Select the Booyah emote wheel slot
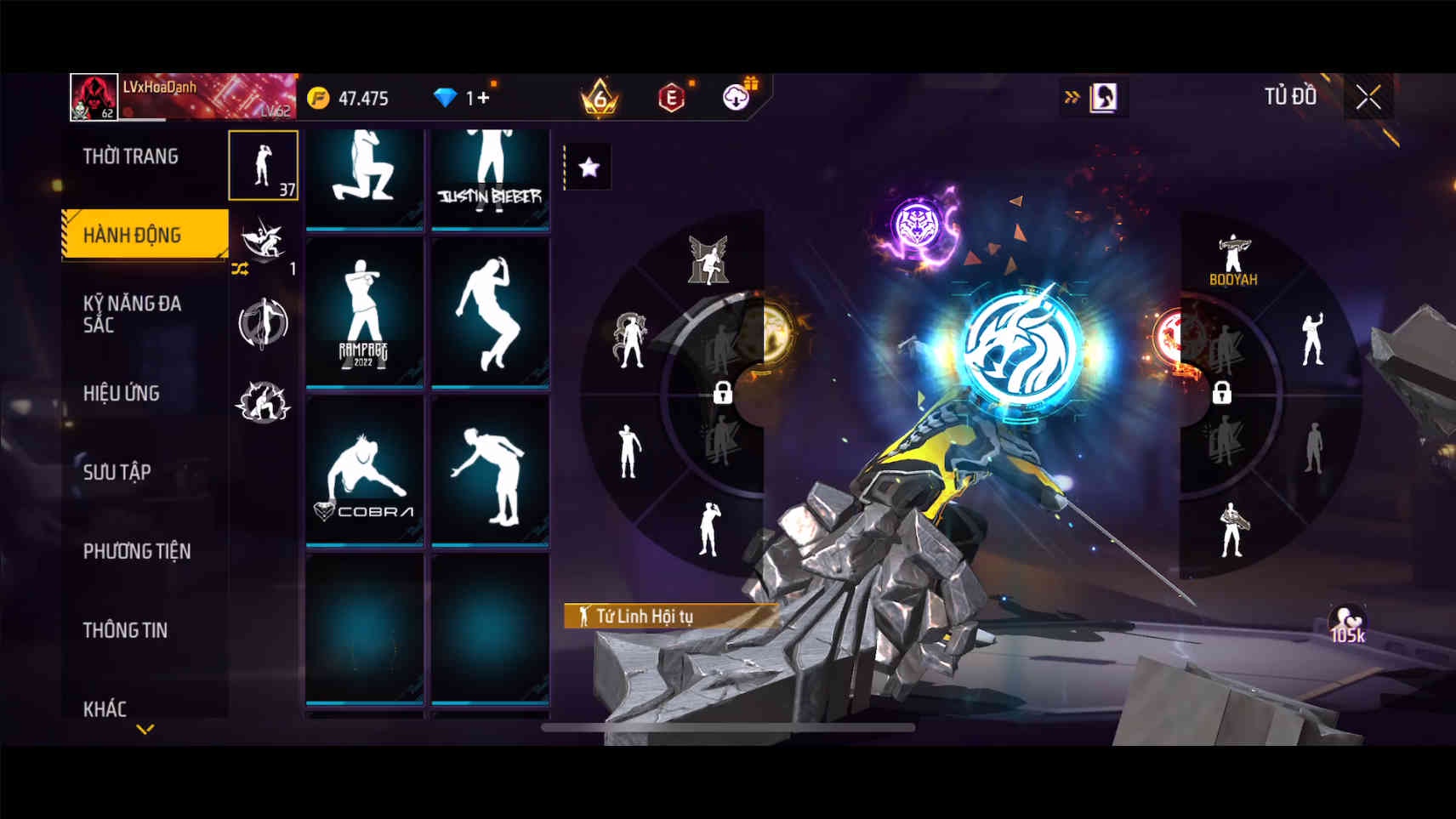Screen dimensions: 1456x819 coord(1232,260)
